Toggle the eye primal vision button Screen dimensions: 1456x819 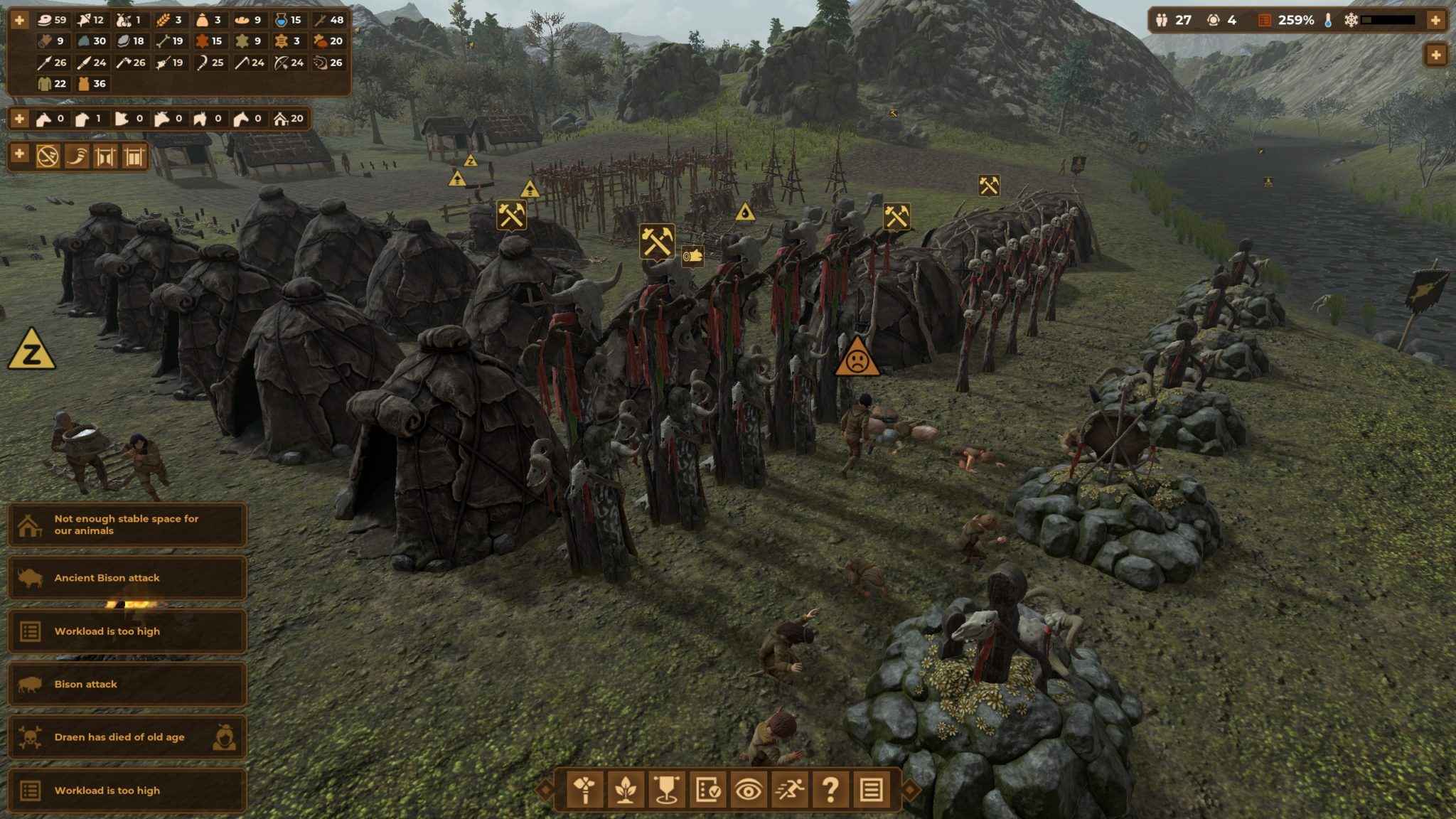pyautogui.click(x=748, y=789)
